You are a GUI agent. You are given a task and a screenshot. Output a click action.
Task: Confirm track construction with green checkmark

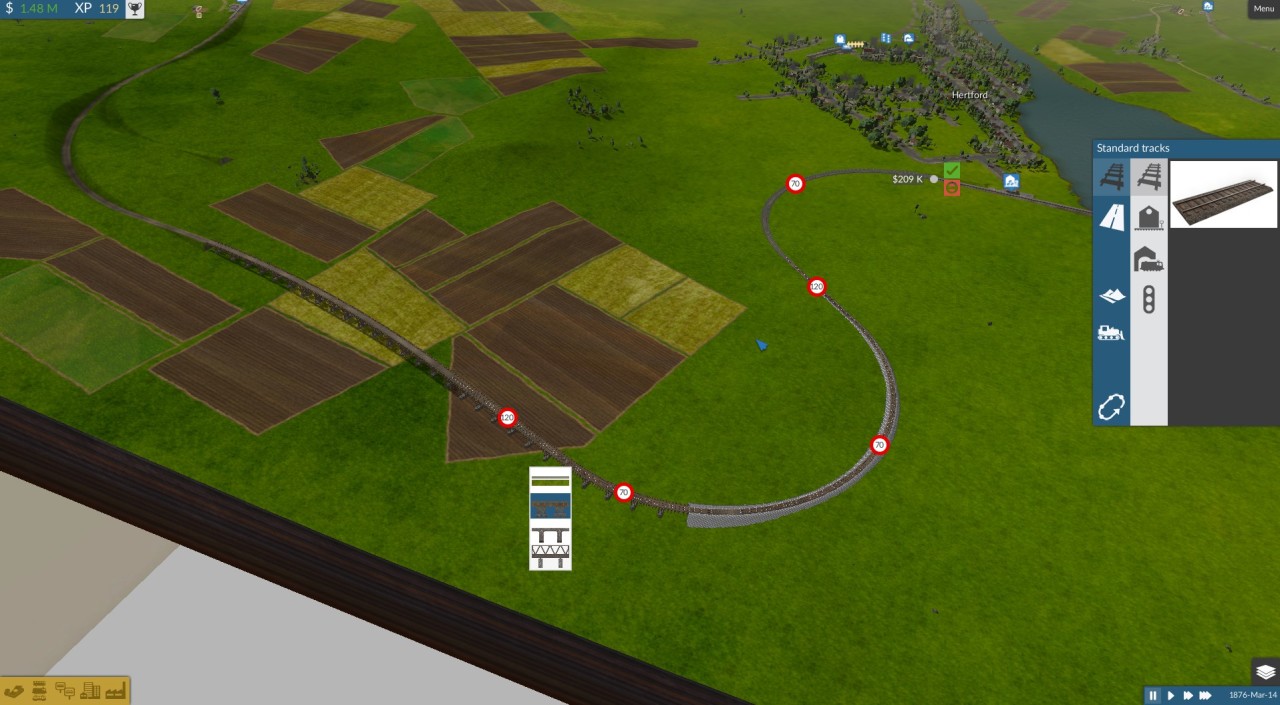click(952, 171)
